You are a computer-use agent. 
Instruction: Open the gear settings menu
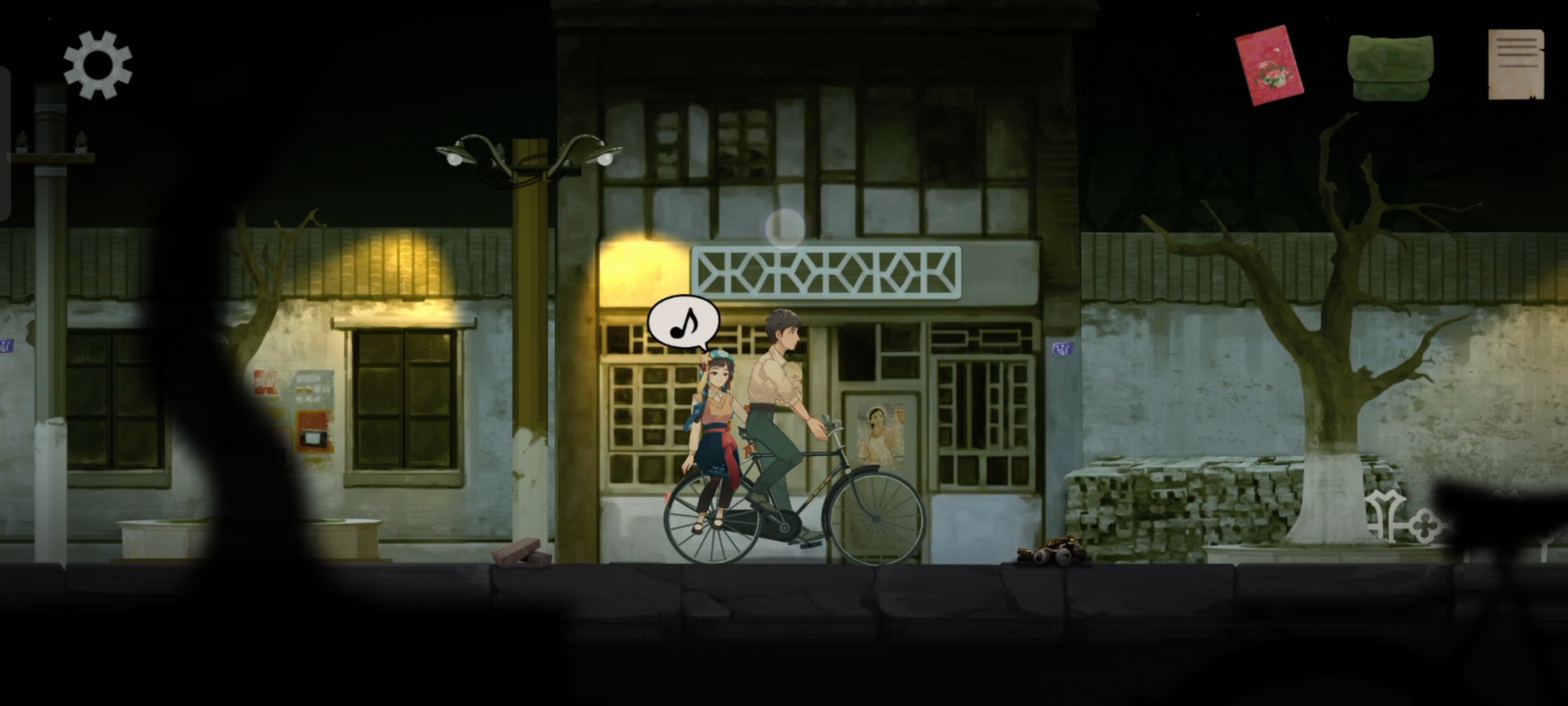pyautogui.click(x=98, y=65)
